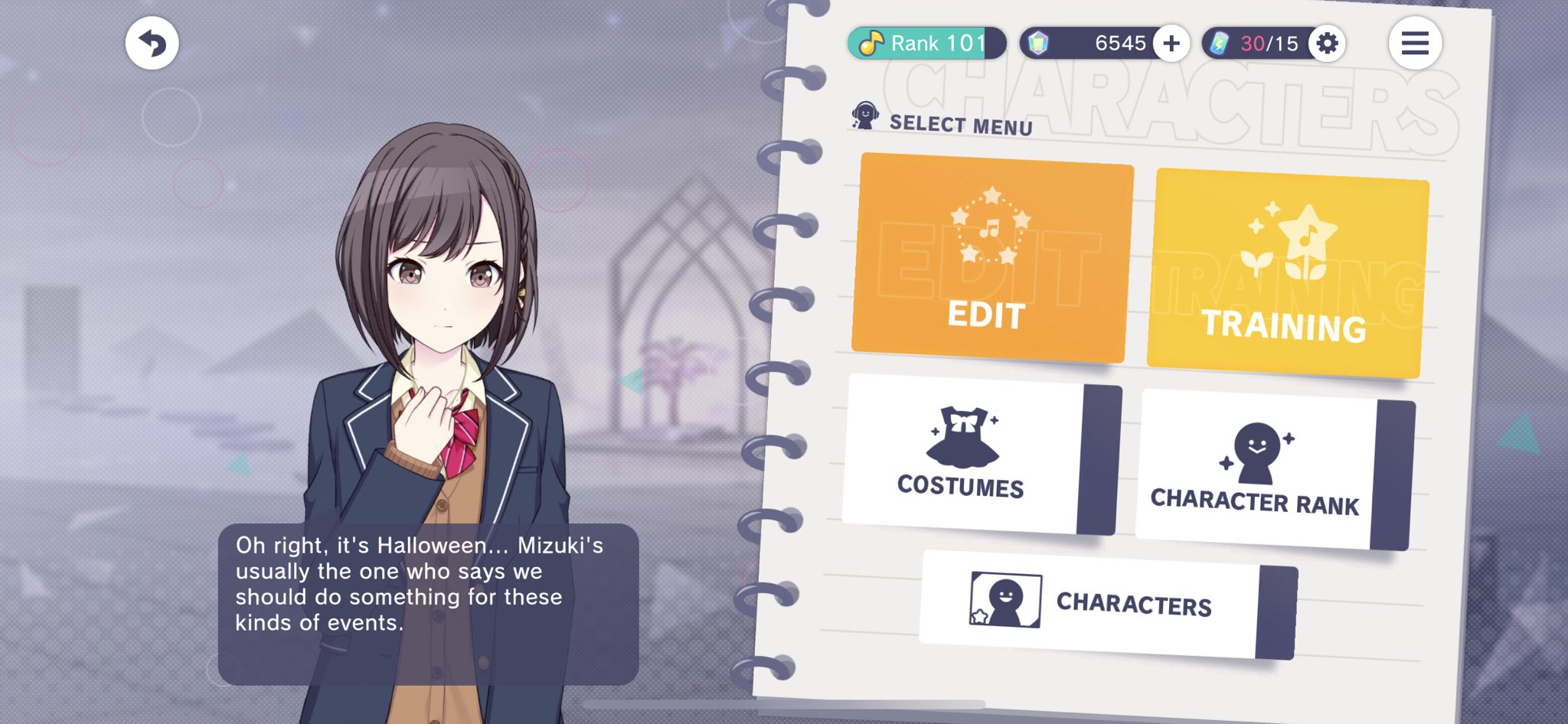Open the energy gear settings icon
1568x724 pixels.
(1327, 43)
